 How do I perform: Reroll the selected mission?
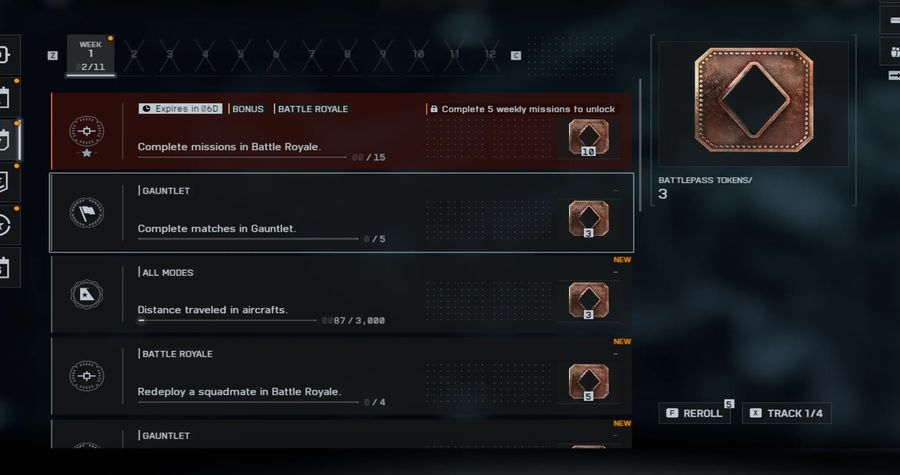[x=694, y=413]
